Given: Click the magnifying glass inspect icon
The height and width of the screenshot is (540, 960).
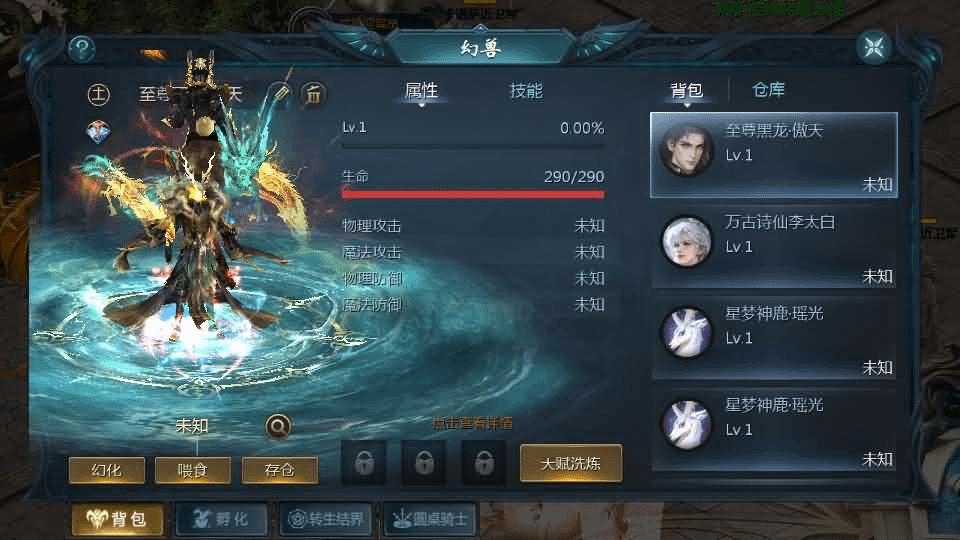Looking at the screenshot, I should [279, 427].
